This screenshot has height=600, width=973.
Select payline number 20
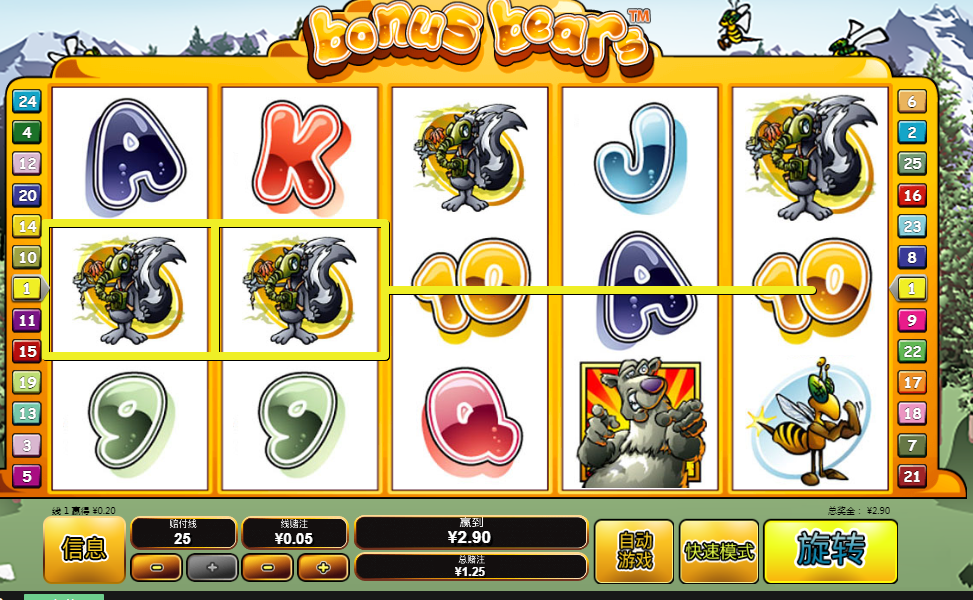pos(27,195)
